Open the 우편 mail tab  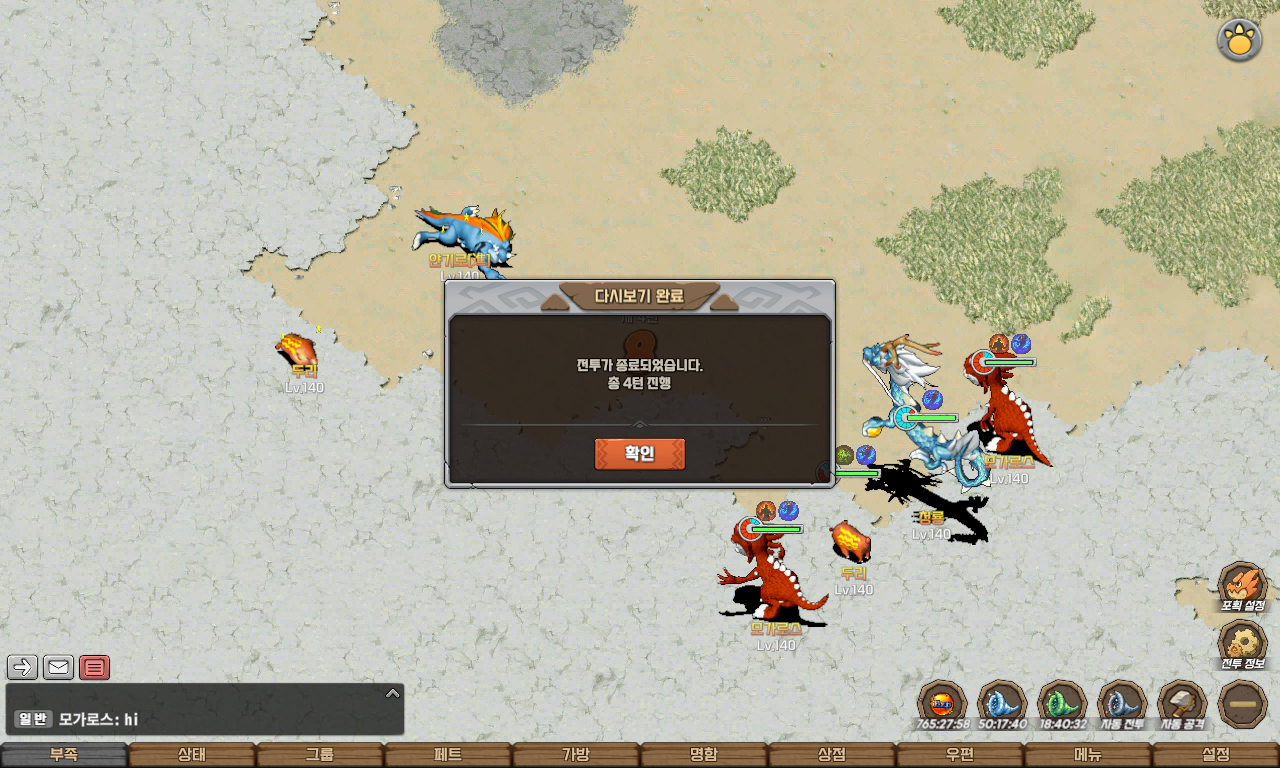click(x=960, y=755)
